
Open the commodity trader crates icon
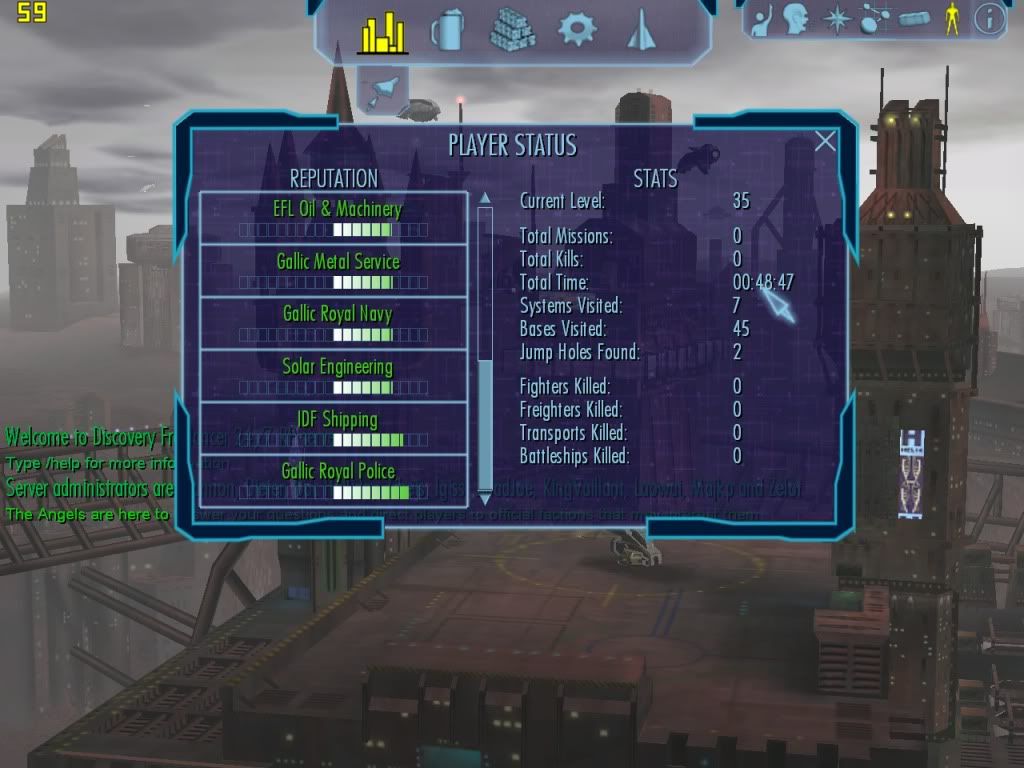pos(512,30)
